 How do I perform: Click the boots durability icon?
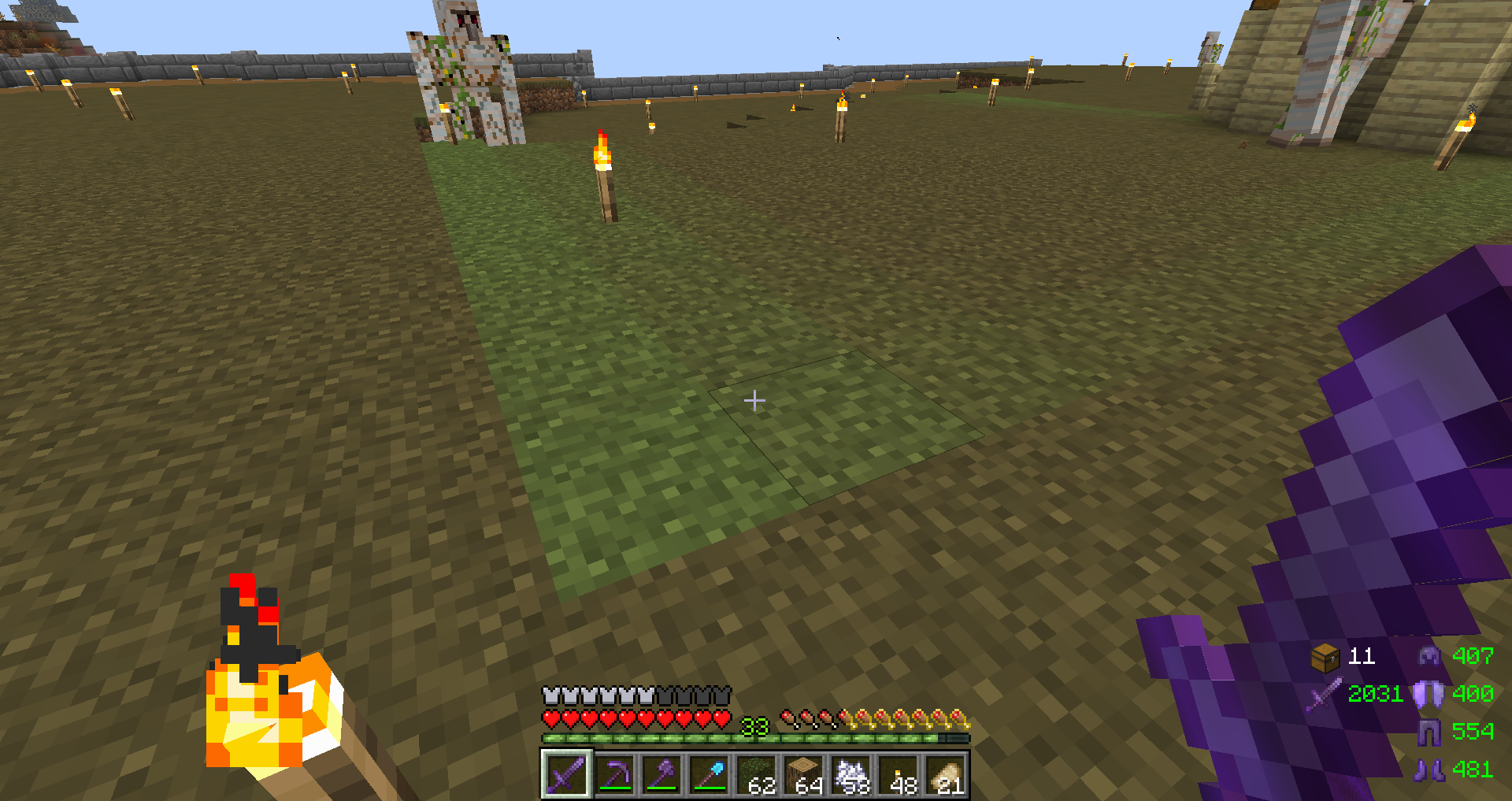pos(1429,769)
